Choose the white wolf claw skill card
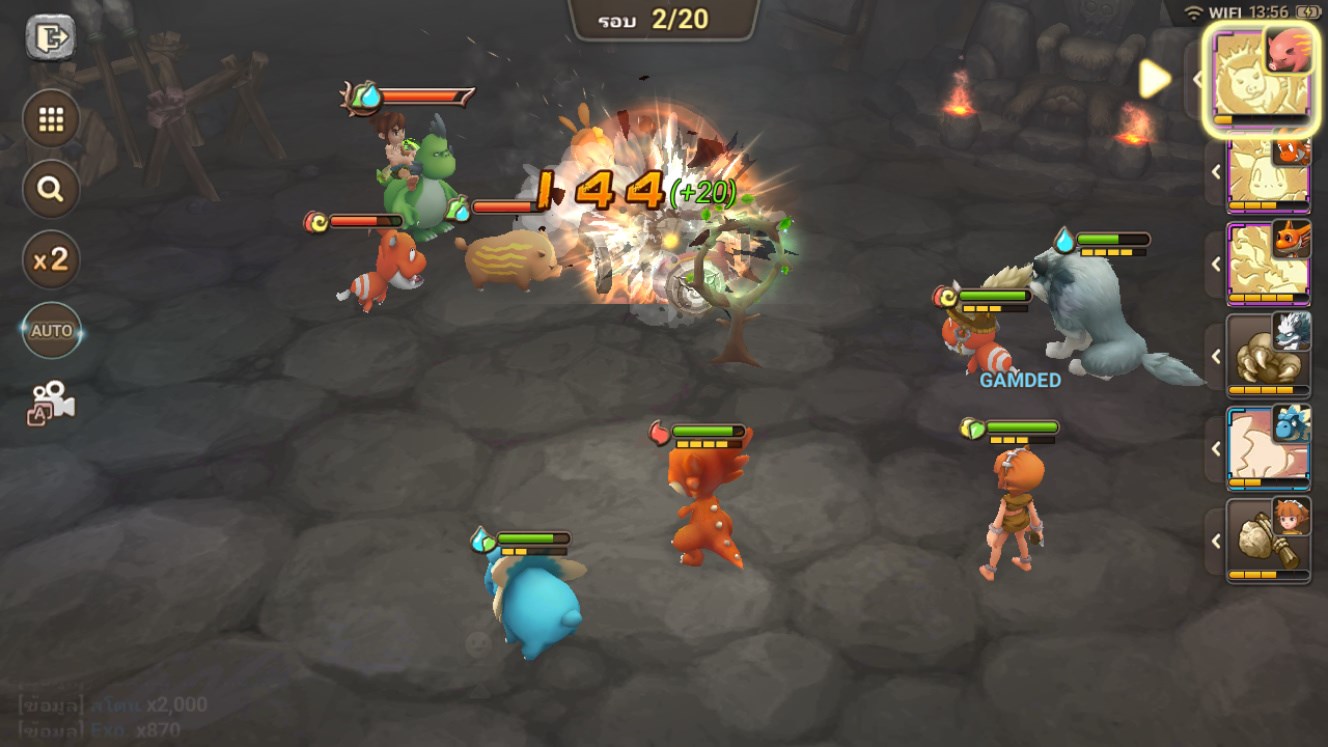1328x747 pixels. click(1267, 356)
